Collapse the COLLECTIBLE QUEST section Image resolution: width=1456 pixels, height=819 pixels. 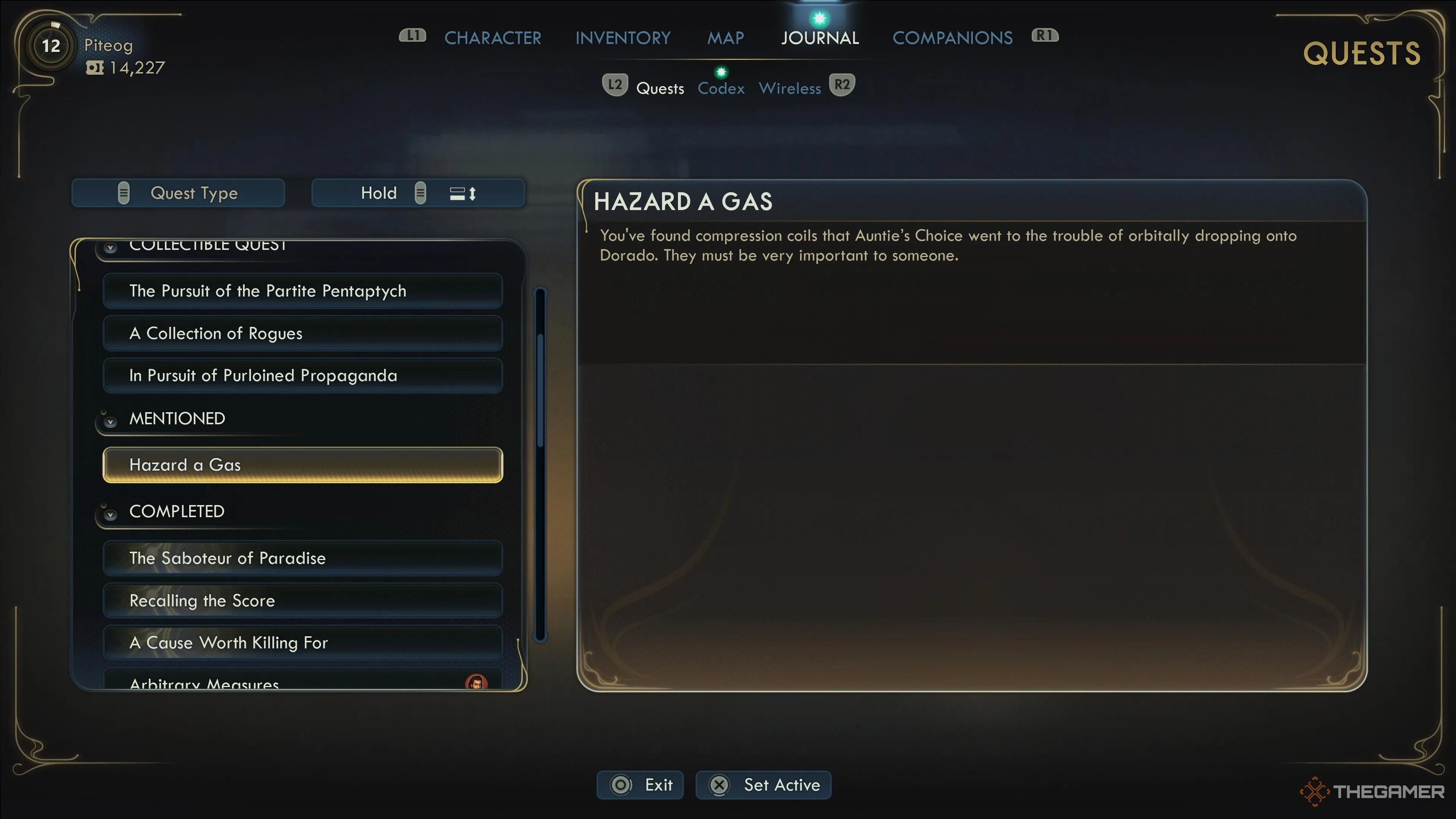click(x=111, y=247)
